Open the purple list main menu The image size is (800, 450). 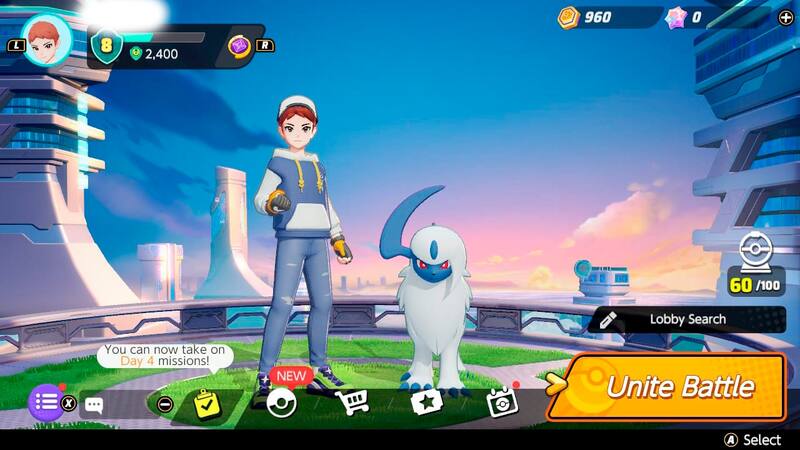coord(44,403)
